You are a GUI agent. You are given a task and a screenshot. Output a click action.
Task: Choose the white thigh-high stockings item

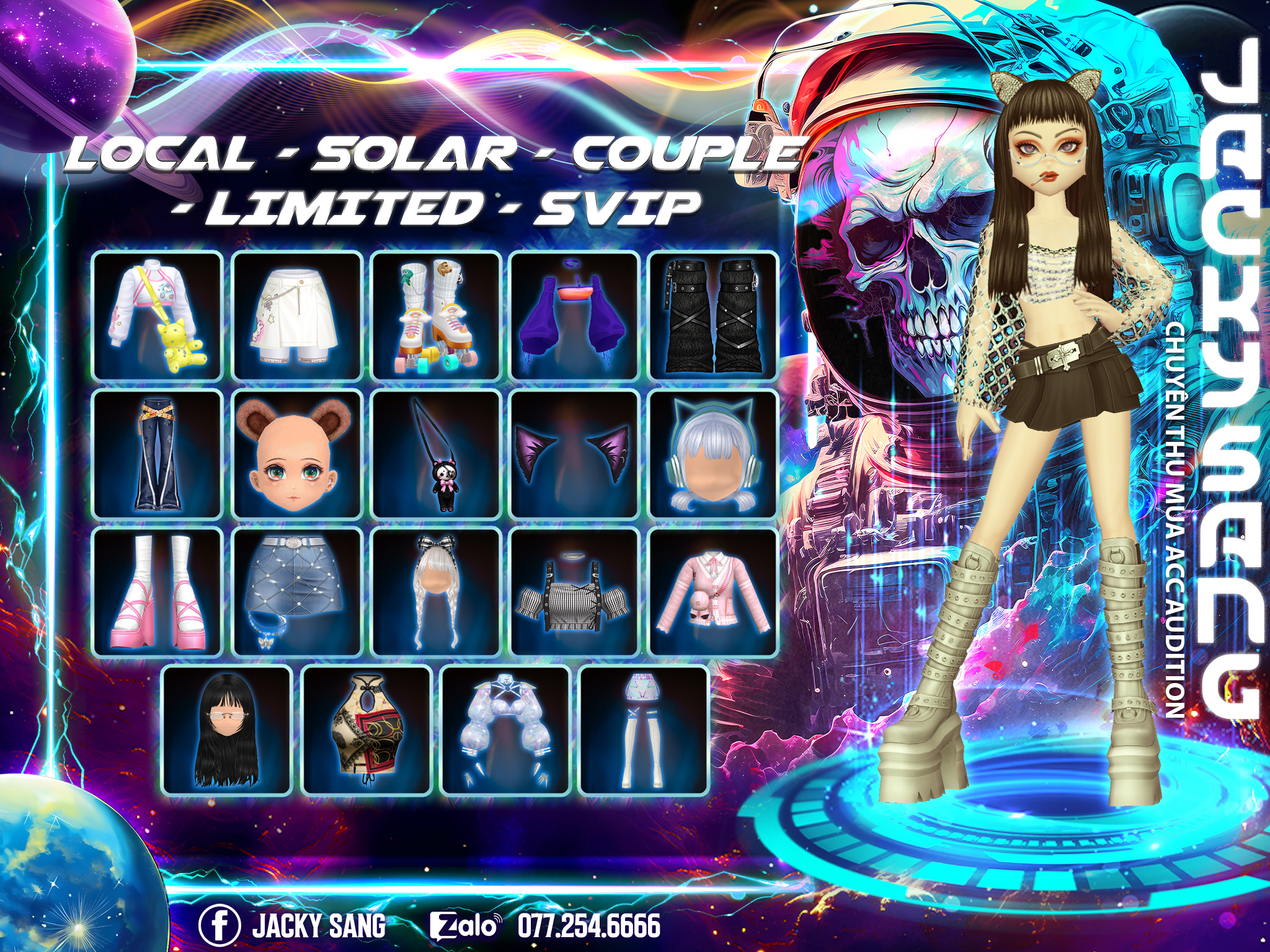click(644, 730)
